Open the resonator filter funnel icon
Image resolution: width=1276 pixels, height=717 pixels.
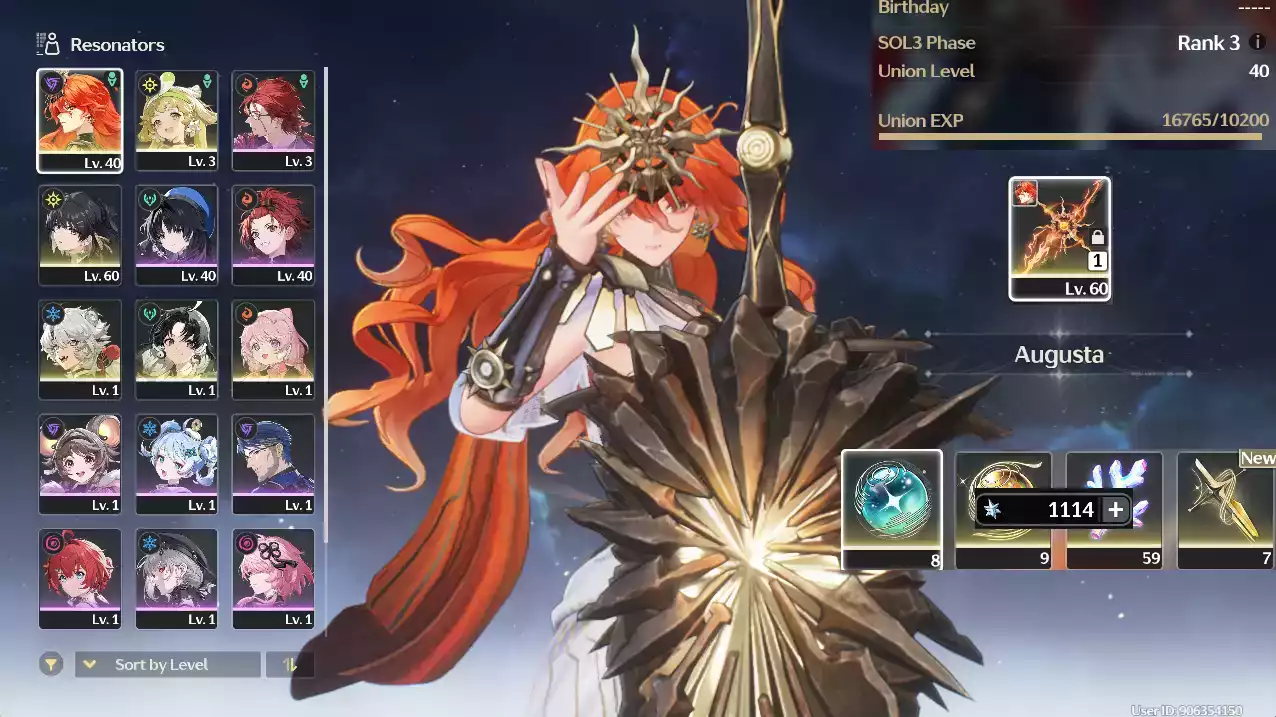coord(51,664)
